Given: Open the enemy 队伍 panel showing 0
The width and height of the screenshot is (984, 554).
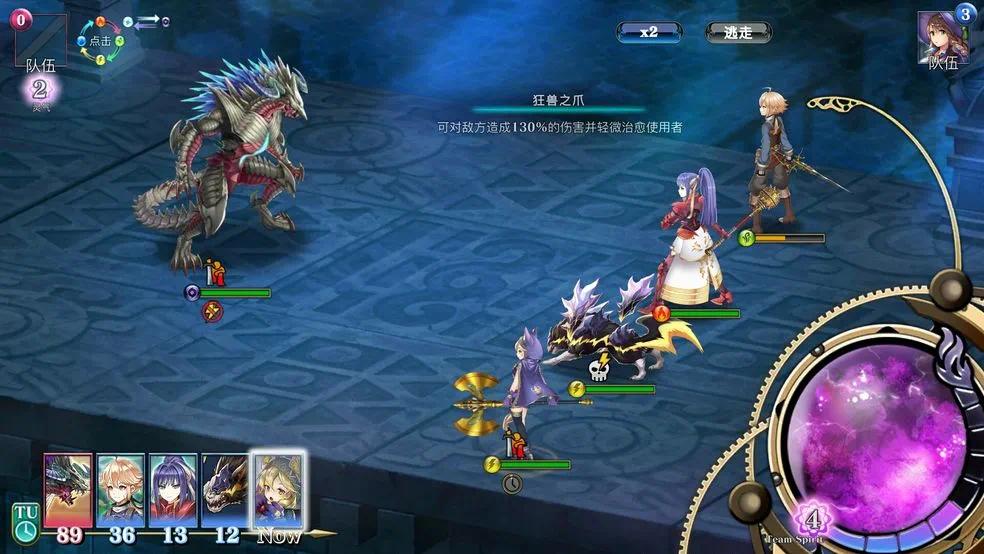Looking at the screenshot, I should (40, 38).
